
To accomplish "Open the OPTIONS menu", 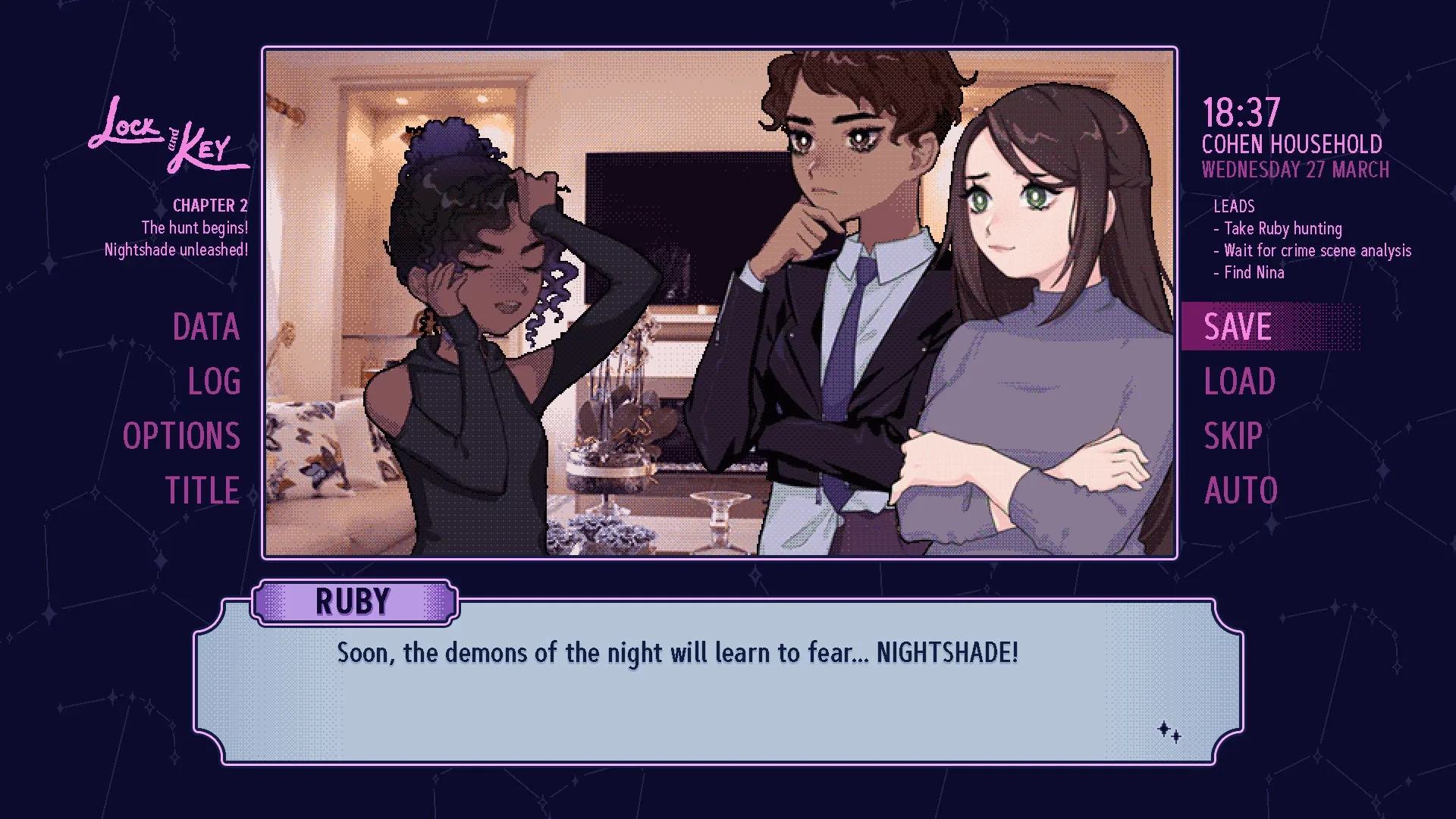I will pos(182,435).
